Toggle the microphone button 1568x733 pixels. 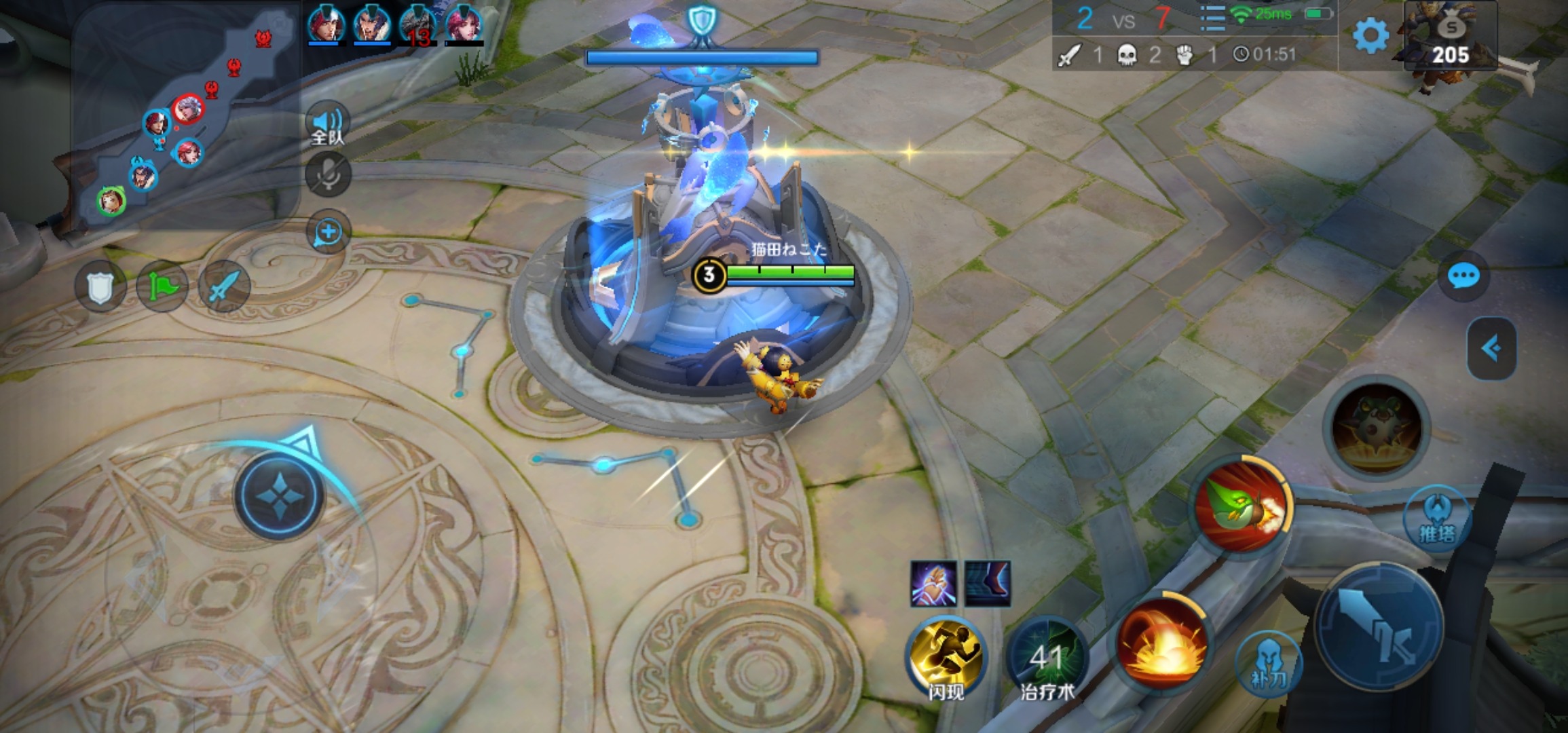[x=328, y=174]
